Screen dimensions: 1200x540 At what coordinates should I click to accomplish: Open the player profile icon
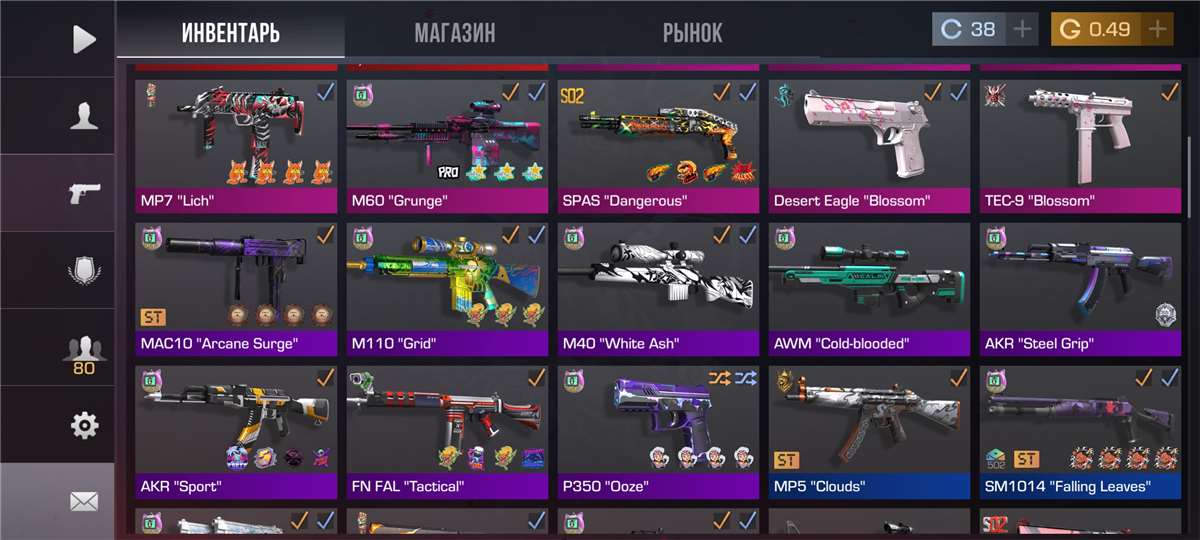click(84, 117)
